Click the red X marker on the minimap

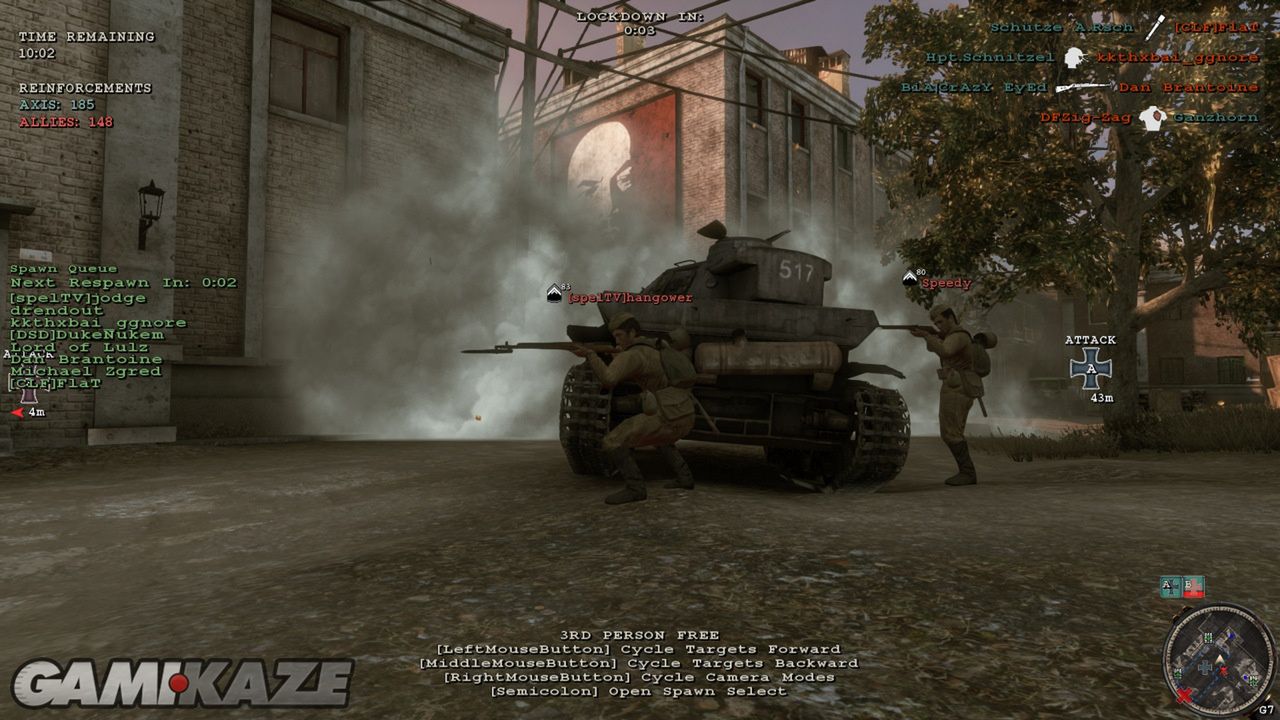point(1184,695)
